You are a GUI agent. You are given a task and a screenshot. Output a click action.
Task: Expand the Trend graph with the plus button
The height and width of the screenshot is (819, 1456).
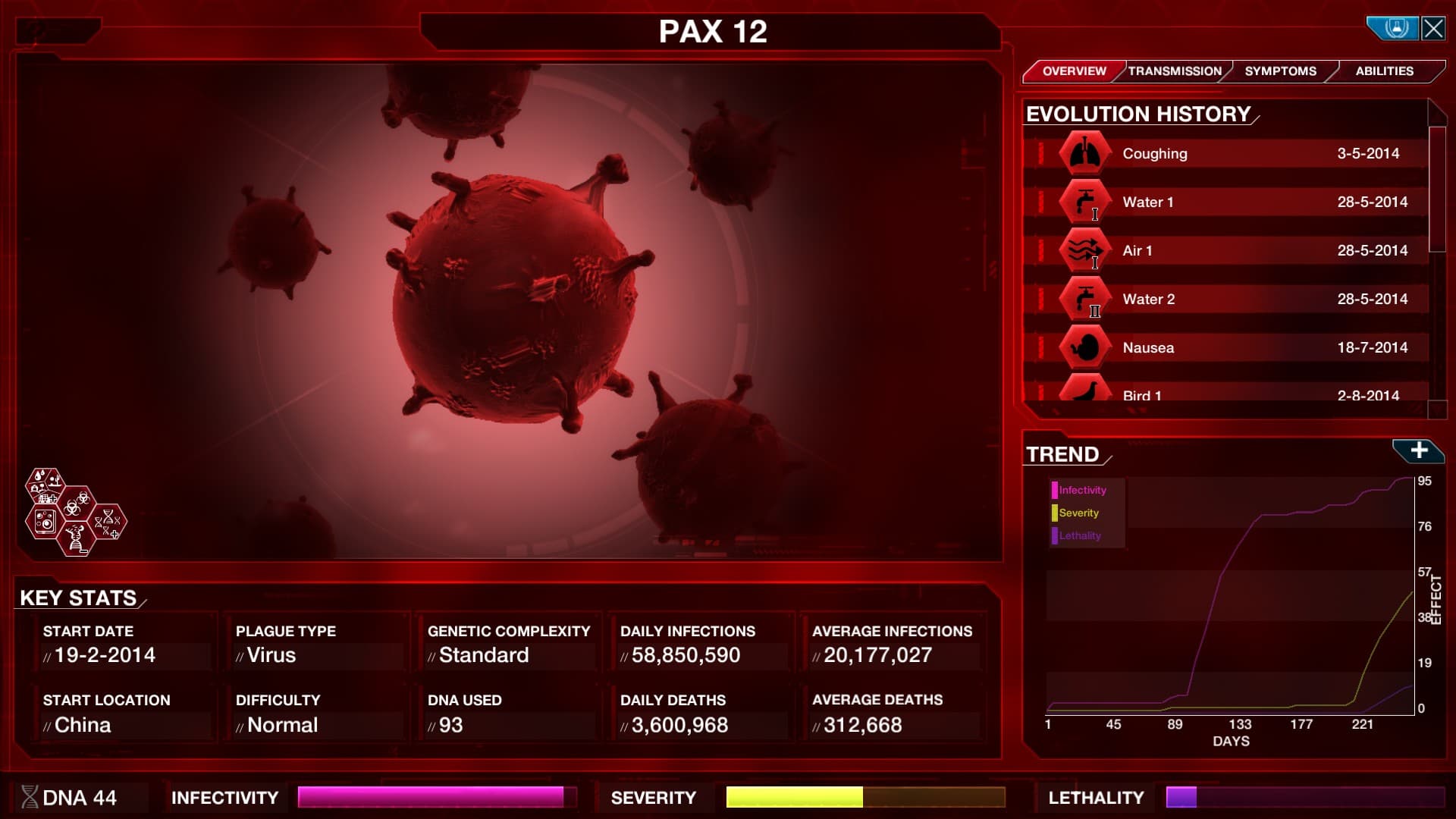click(1420, 449)
